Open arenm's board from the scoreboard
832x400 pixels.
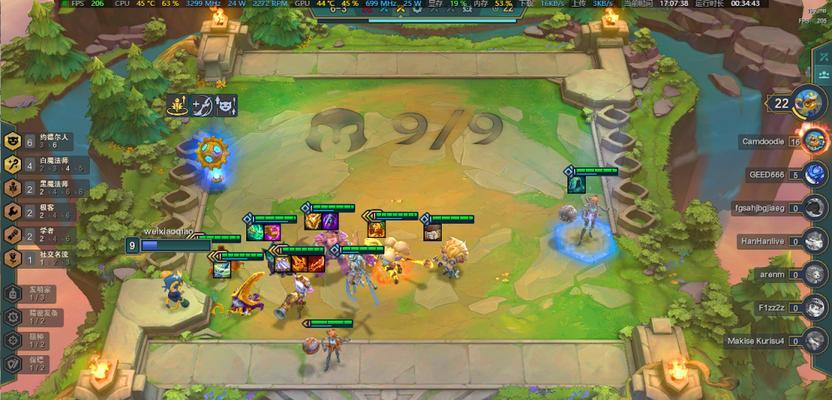pyautogui.click(x=814, y=274)
